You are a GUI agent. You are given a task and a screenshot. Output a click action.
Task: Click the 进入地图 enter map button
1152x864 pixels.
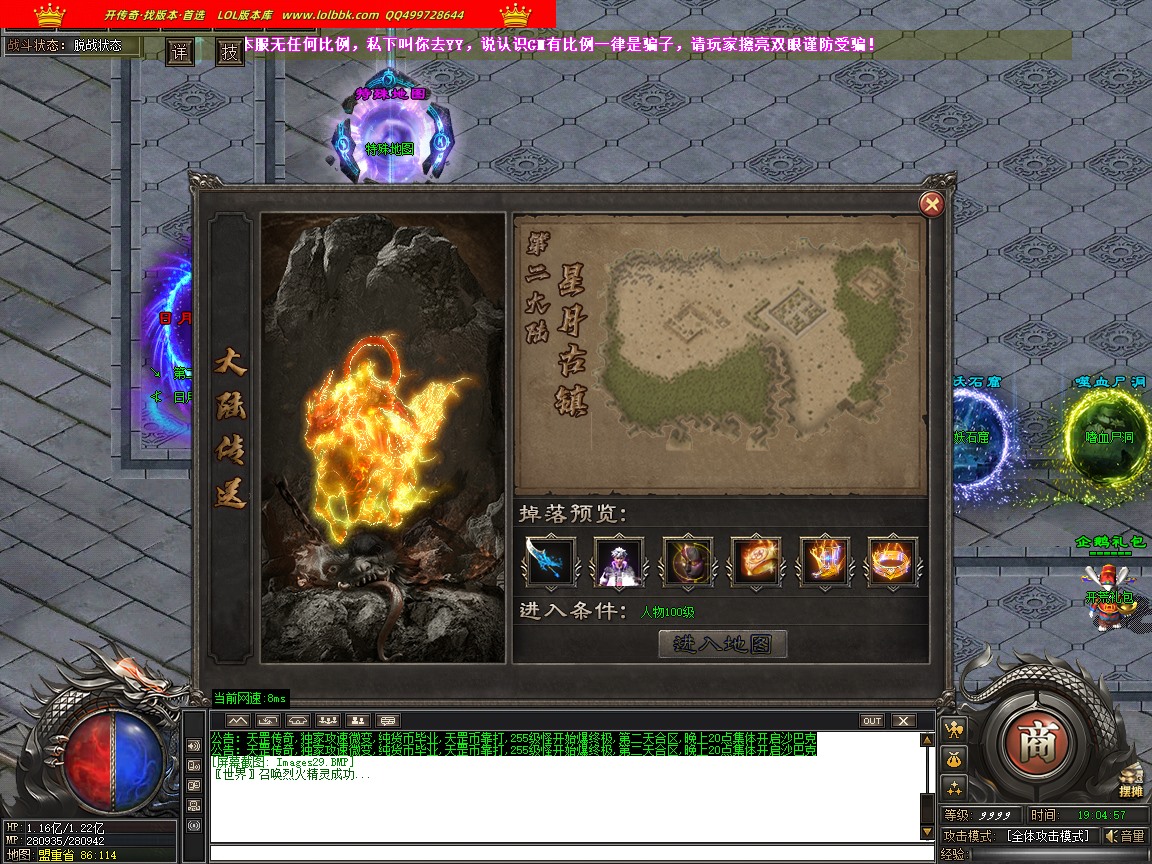[x=722, y=644]
